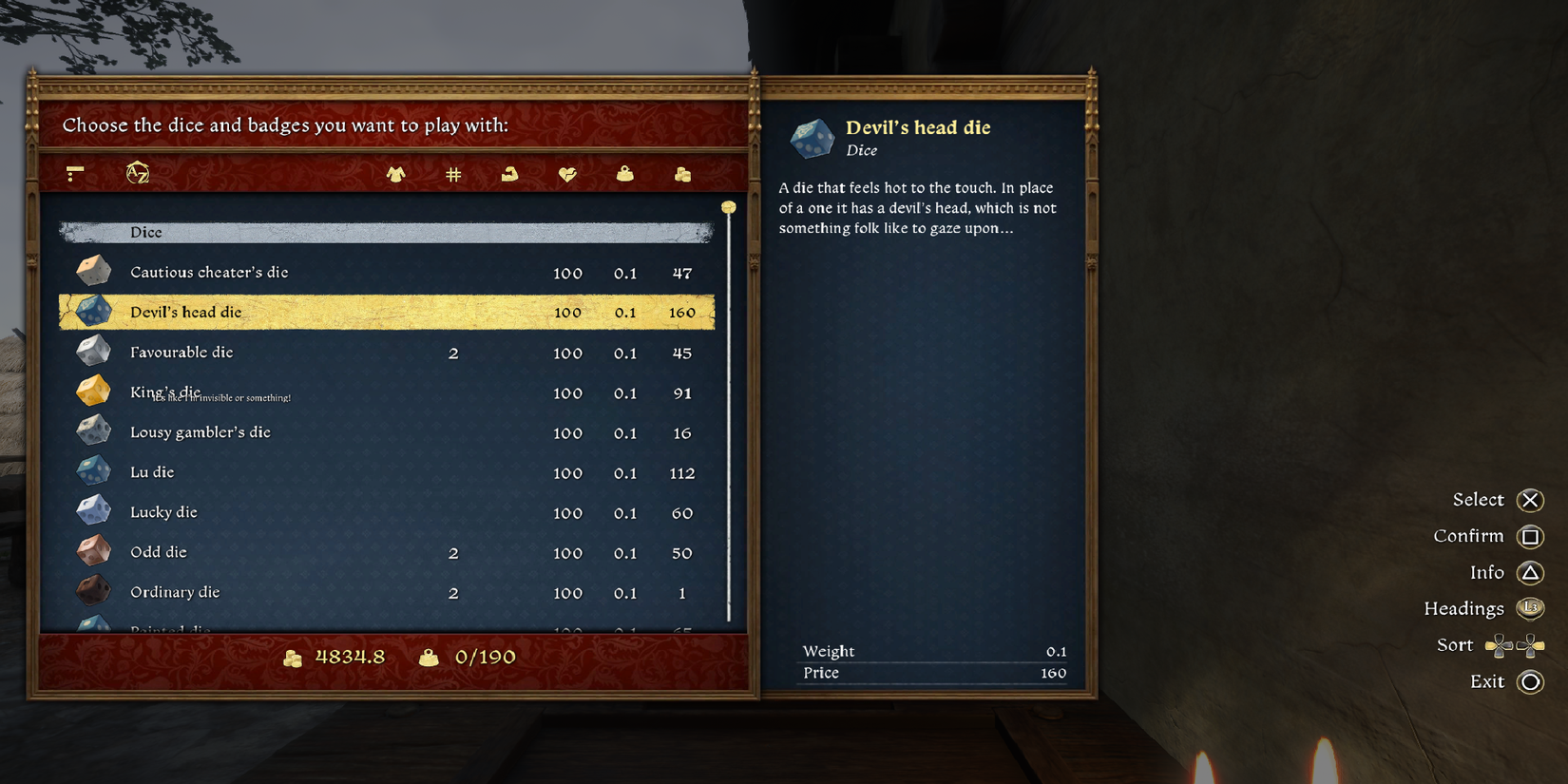Screen dimensions: 1568x784
Task: Click the coin stack icon showing 4834.8
Action: tap(297, 656)
